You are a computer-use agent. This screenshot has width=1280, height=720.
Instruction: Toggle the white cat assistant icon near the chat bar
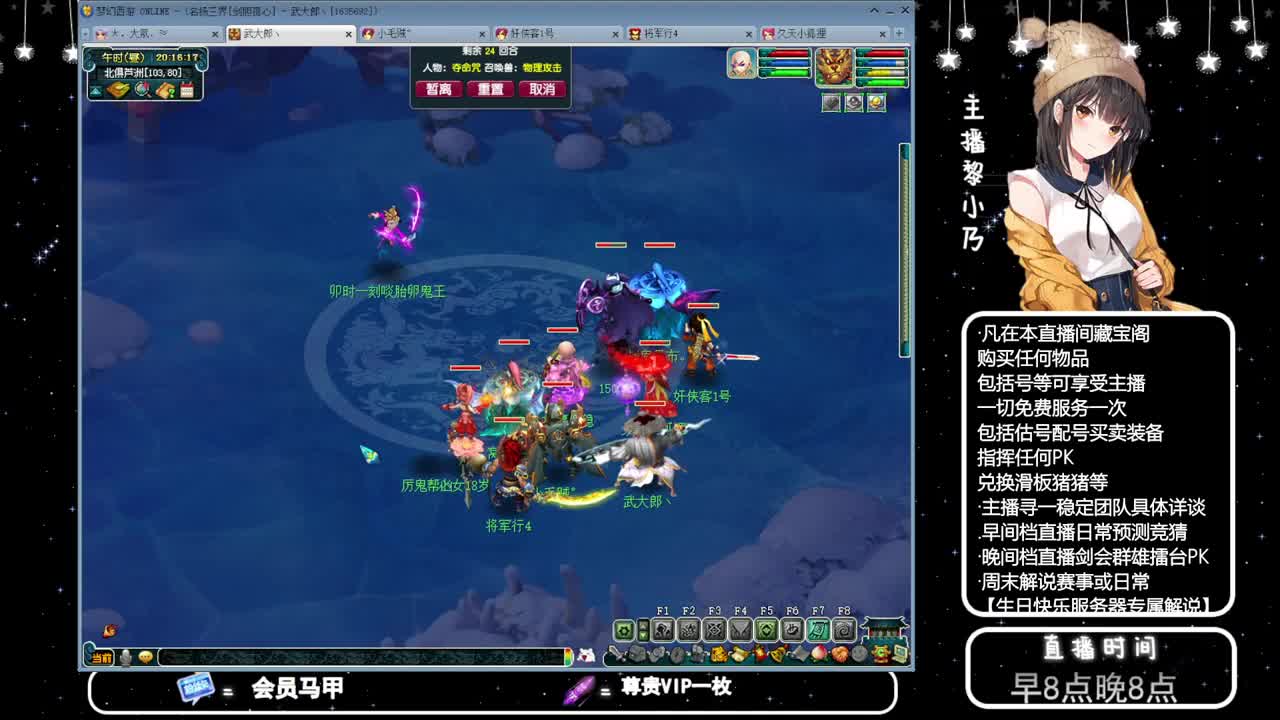pos(586,655)
